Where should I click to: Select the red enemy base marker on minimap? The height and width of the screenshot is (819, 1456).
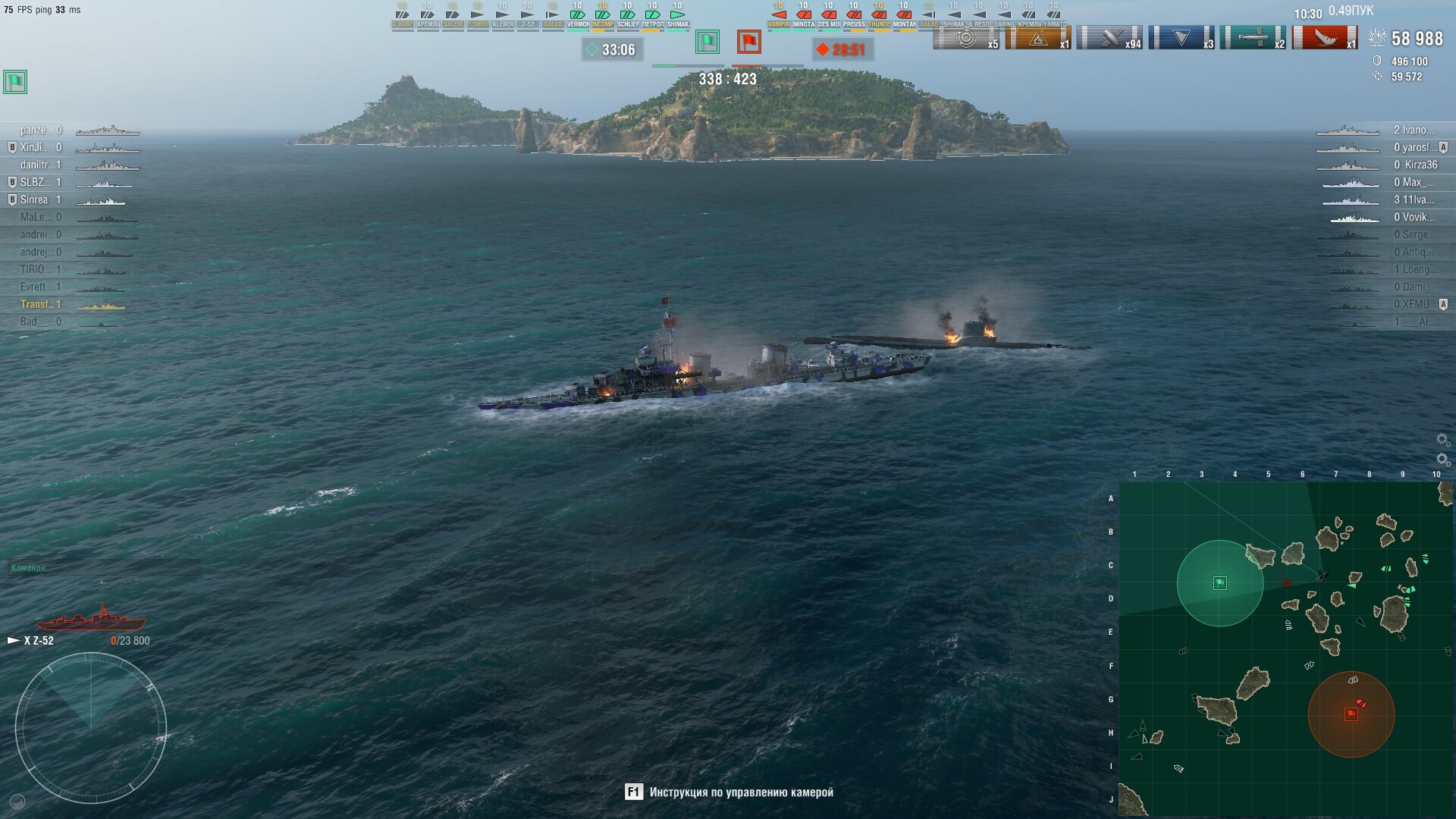click(x=1351, y=714)
